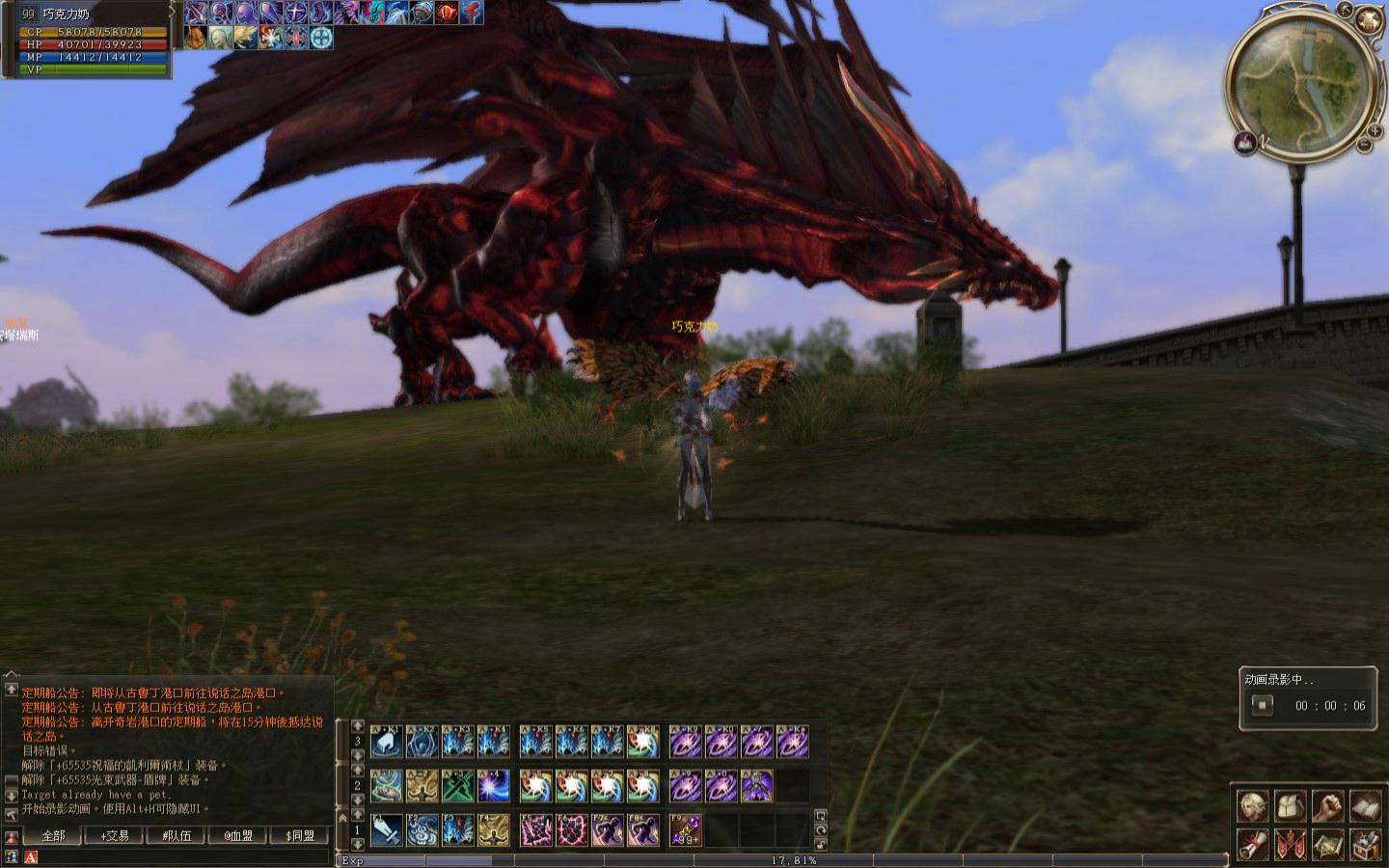Open the system menu chest icon

coord(1365,845)
